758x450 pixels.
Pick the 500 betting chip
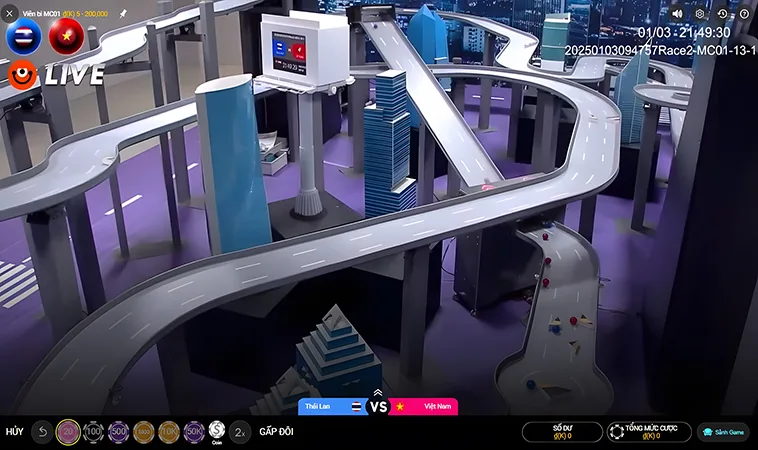tap(118, 432)
